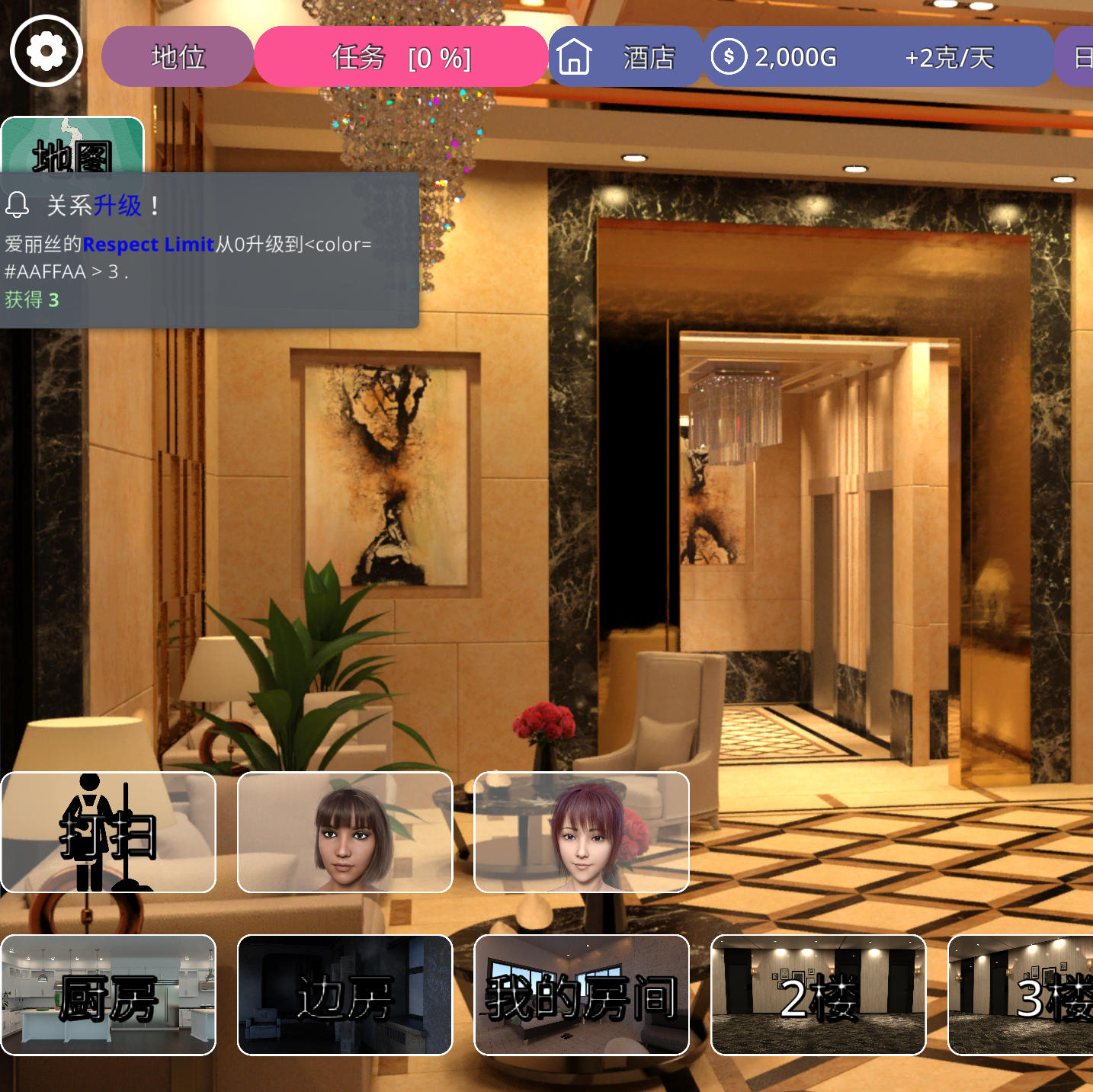This screenshot has width=1093, height=1092.
Task: Dismiss the 关系升级 notification popup
Action: 210,251
